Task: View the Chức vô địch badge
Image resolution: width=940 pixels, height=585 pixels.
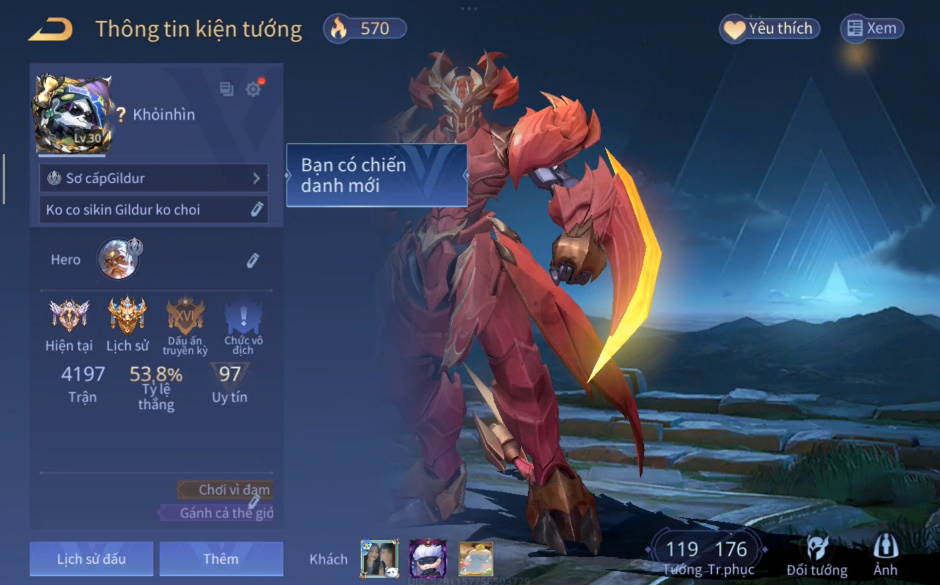Action: click(x=243, y=318)
